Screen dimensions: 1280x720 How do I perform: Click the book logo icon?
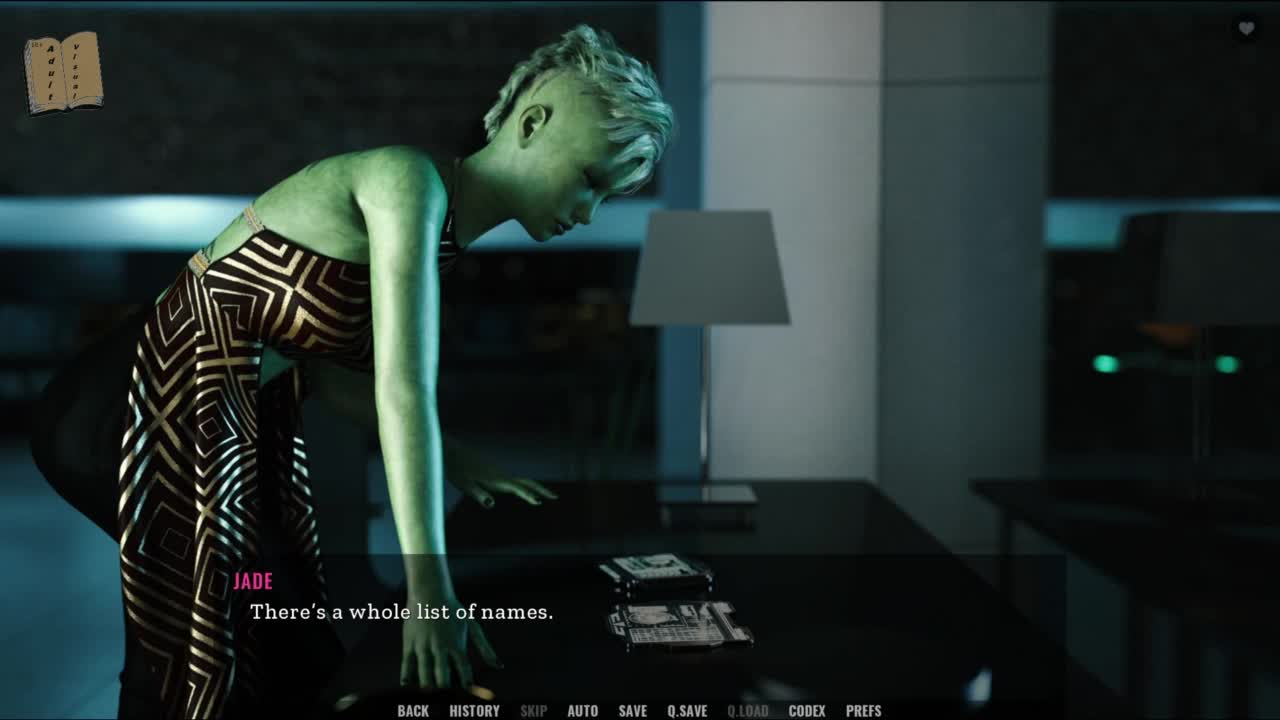coord(63,72)
